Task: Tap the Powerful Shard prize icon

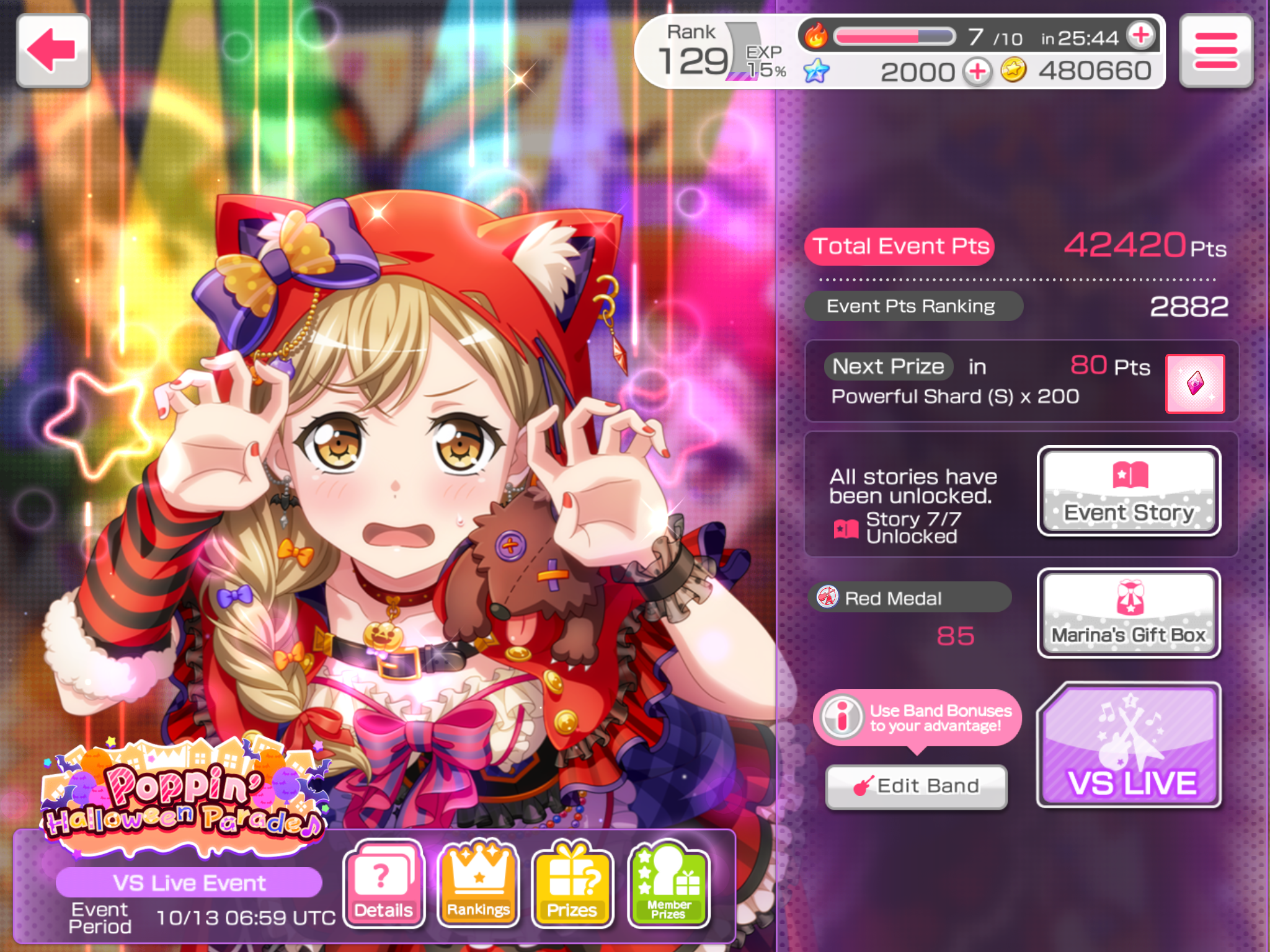Action: [x=1195, y=384]
